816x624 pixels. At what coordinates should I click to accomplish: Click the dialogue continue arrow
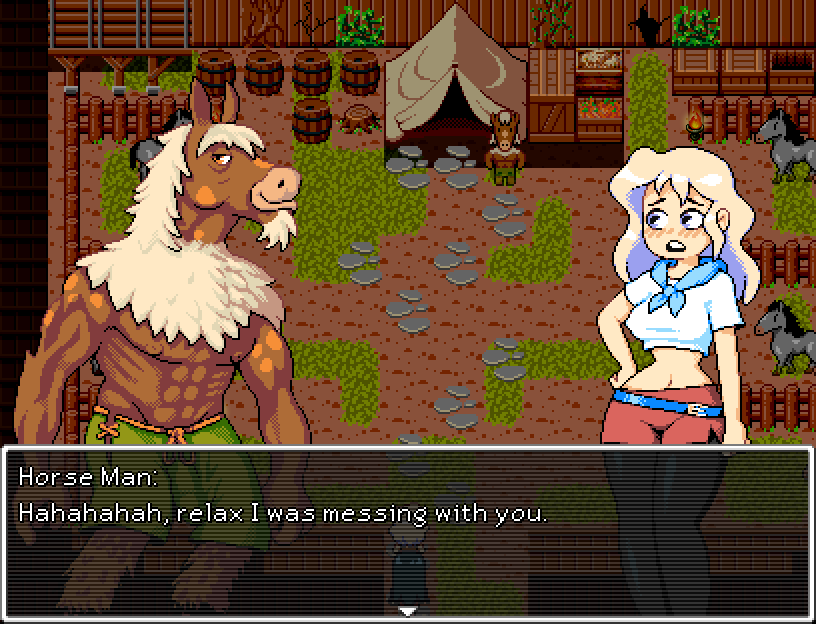click(x=407, y=610)
